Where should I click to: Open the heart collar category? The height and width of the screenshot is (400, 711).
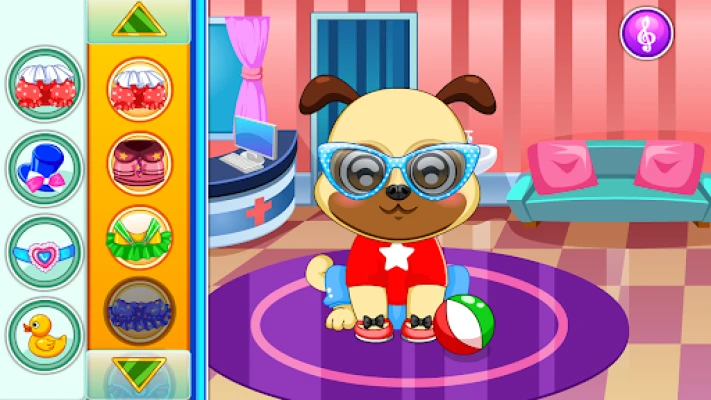pyautogui.click(x=44, y=251)
